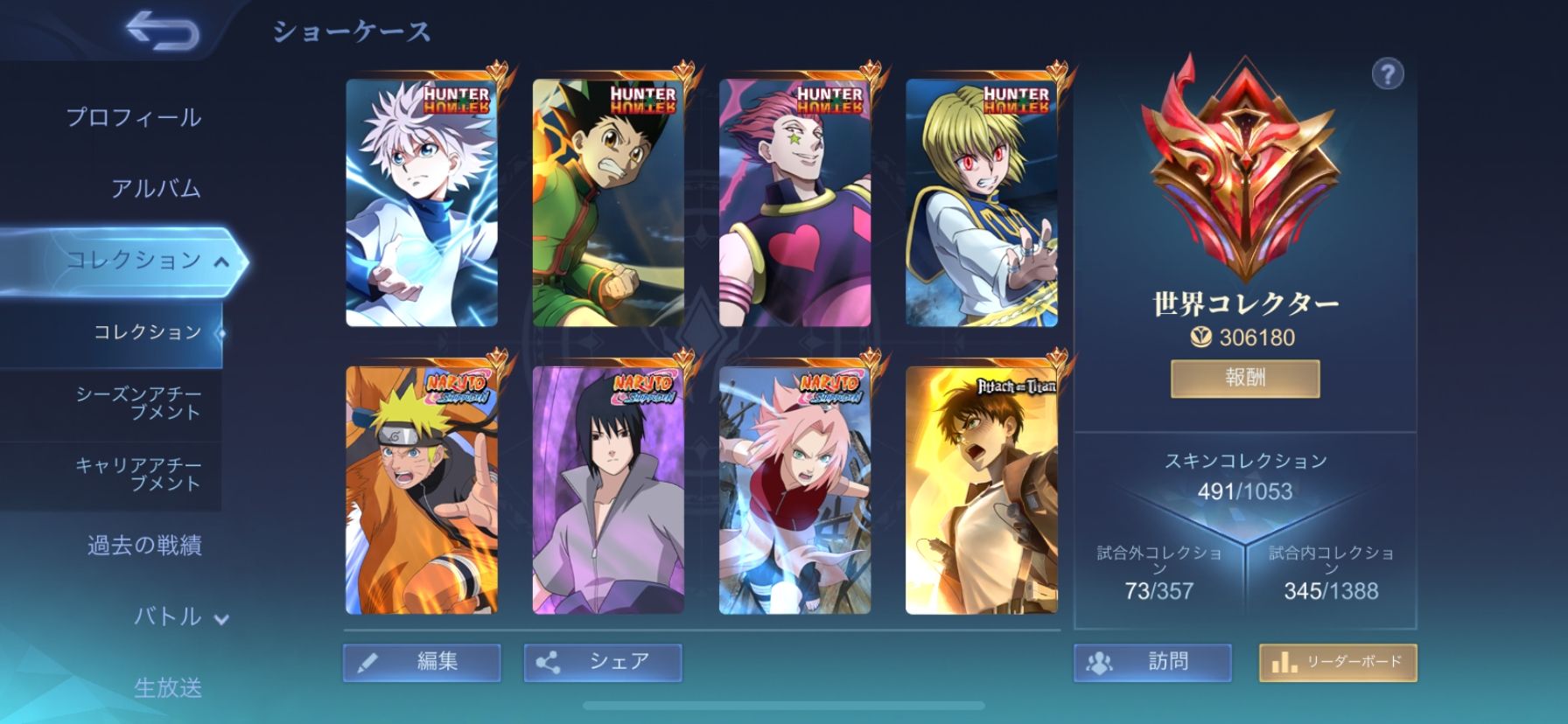Share the showcase with シェア
Image resolution: width=1568 pixels, height=724 pixels.
[603, 662]
